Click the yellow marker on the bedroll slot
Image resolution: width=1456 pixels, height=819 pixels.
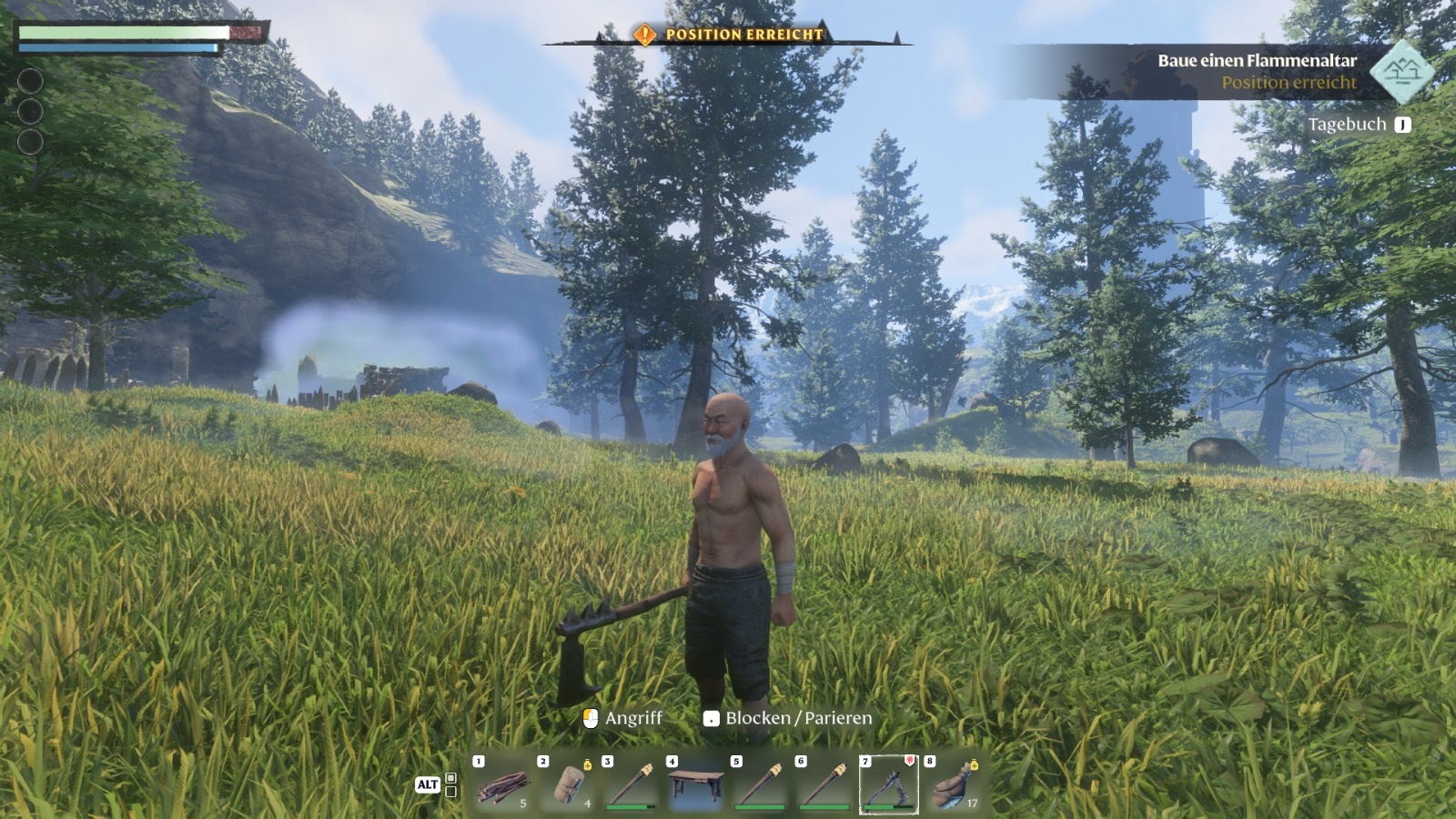587,765
